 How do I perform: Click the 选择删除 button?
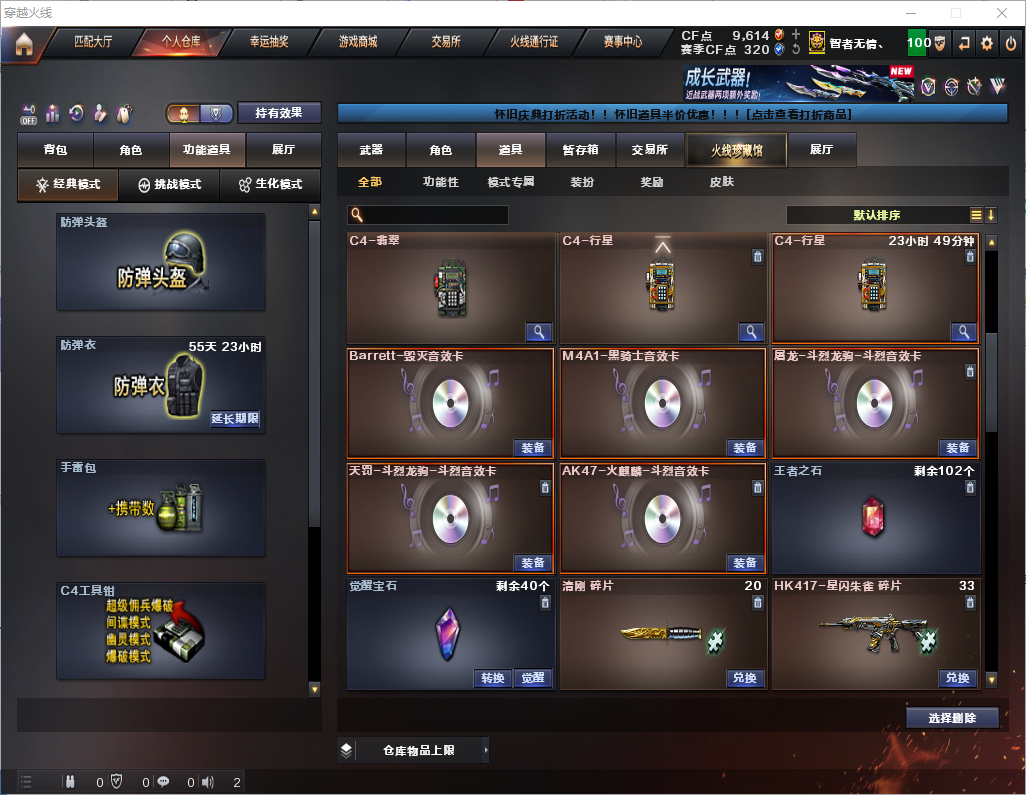coord(952,718)
